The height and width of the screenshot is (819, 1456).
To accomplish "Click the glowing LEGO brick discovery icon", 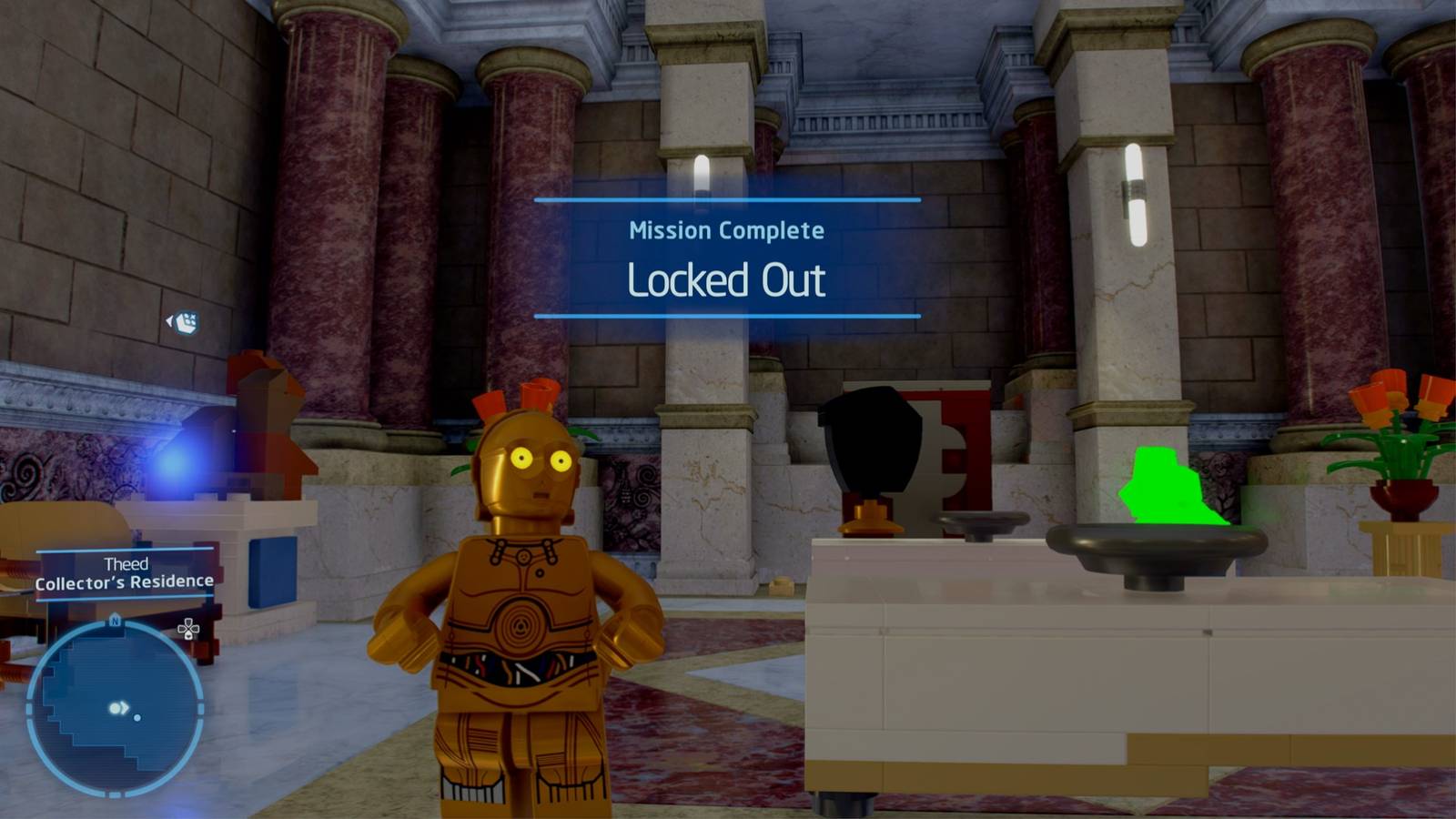I will tap(187, 320).
